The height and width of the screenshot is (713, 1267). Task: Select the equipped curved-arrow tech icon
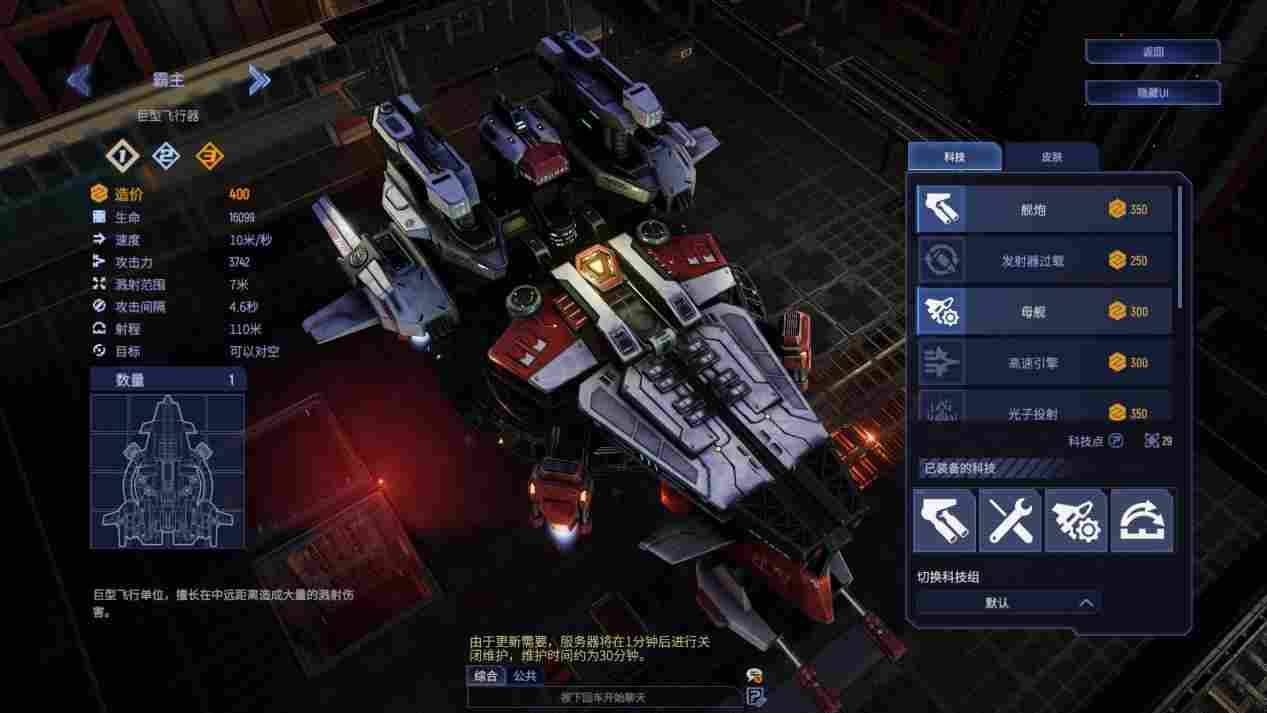(x=1142, y=520)
